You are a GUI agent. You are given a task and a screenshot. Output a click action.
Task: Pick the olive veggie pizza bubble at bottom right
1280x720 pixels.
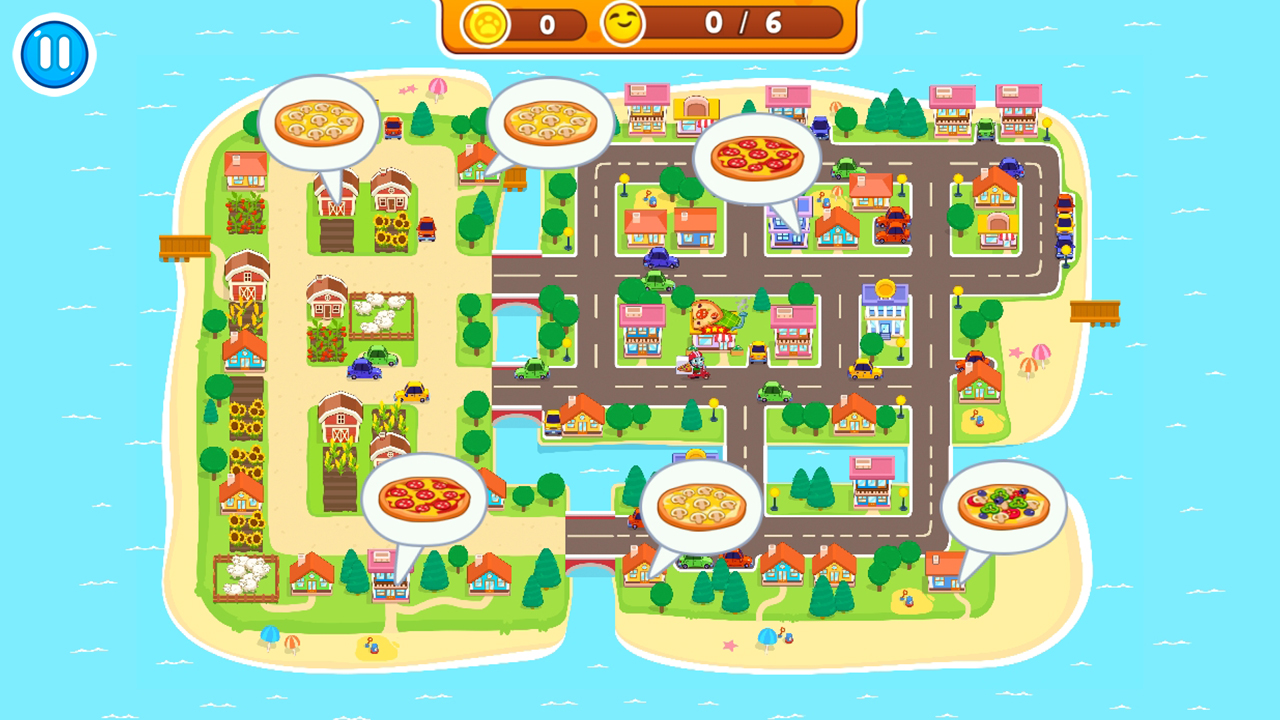pyautogui.click(x=1005, y=505)
